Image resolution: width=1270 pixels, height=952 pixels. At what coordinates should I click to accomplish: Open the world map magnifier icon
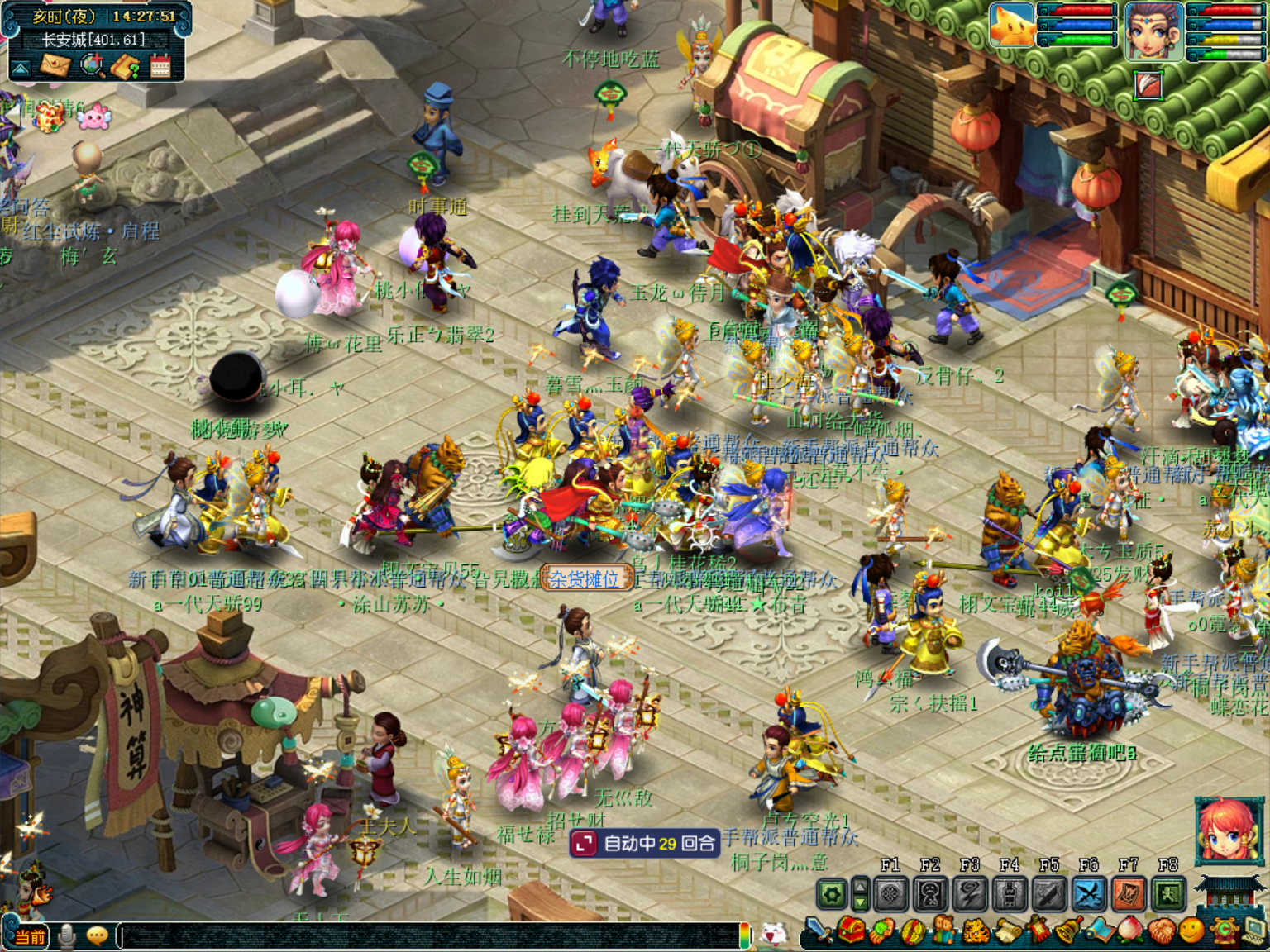(92, 66)
